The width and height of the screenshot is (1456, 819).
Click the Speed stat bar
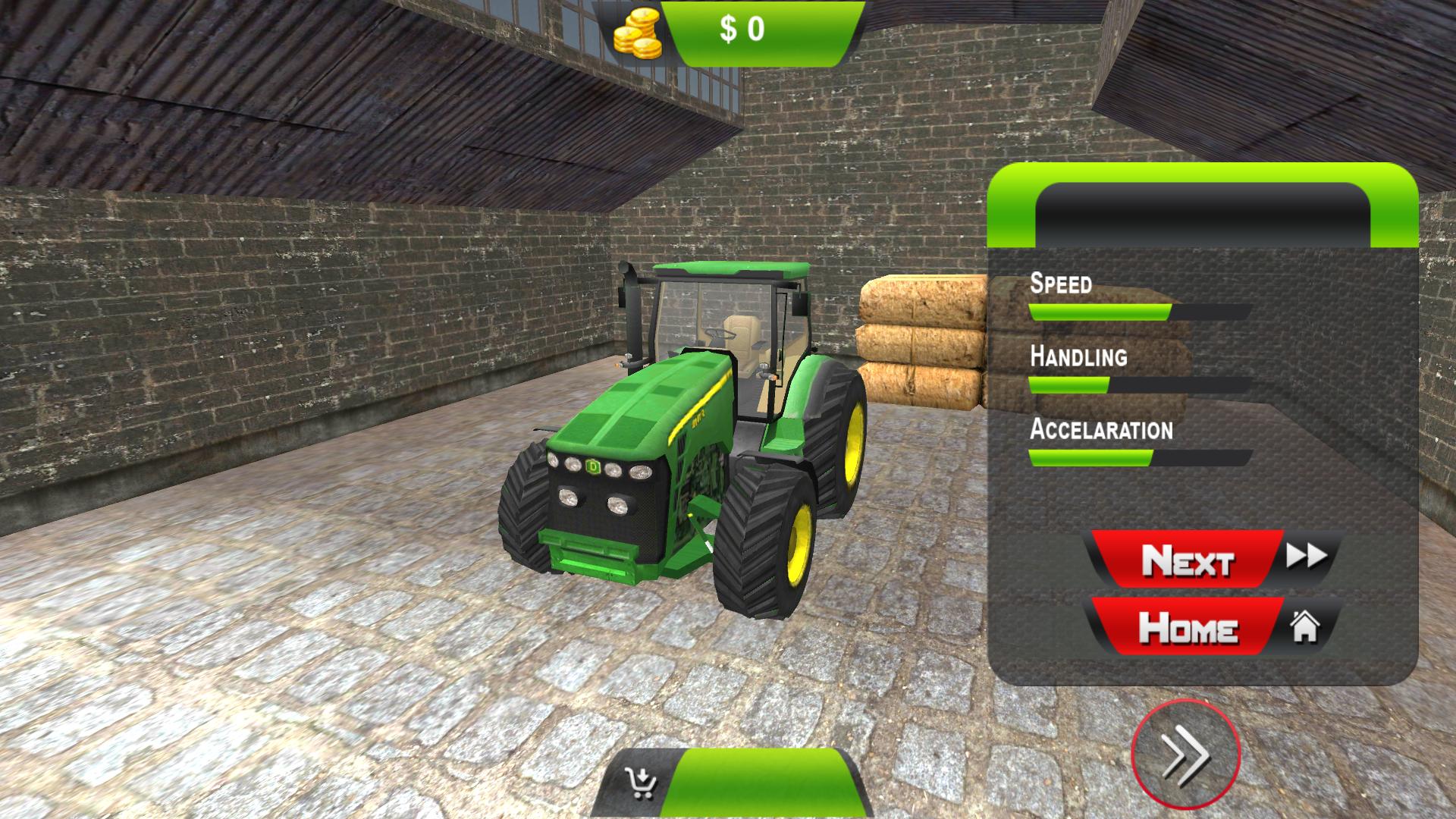point(1137,311)
